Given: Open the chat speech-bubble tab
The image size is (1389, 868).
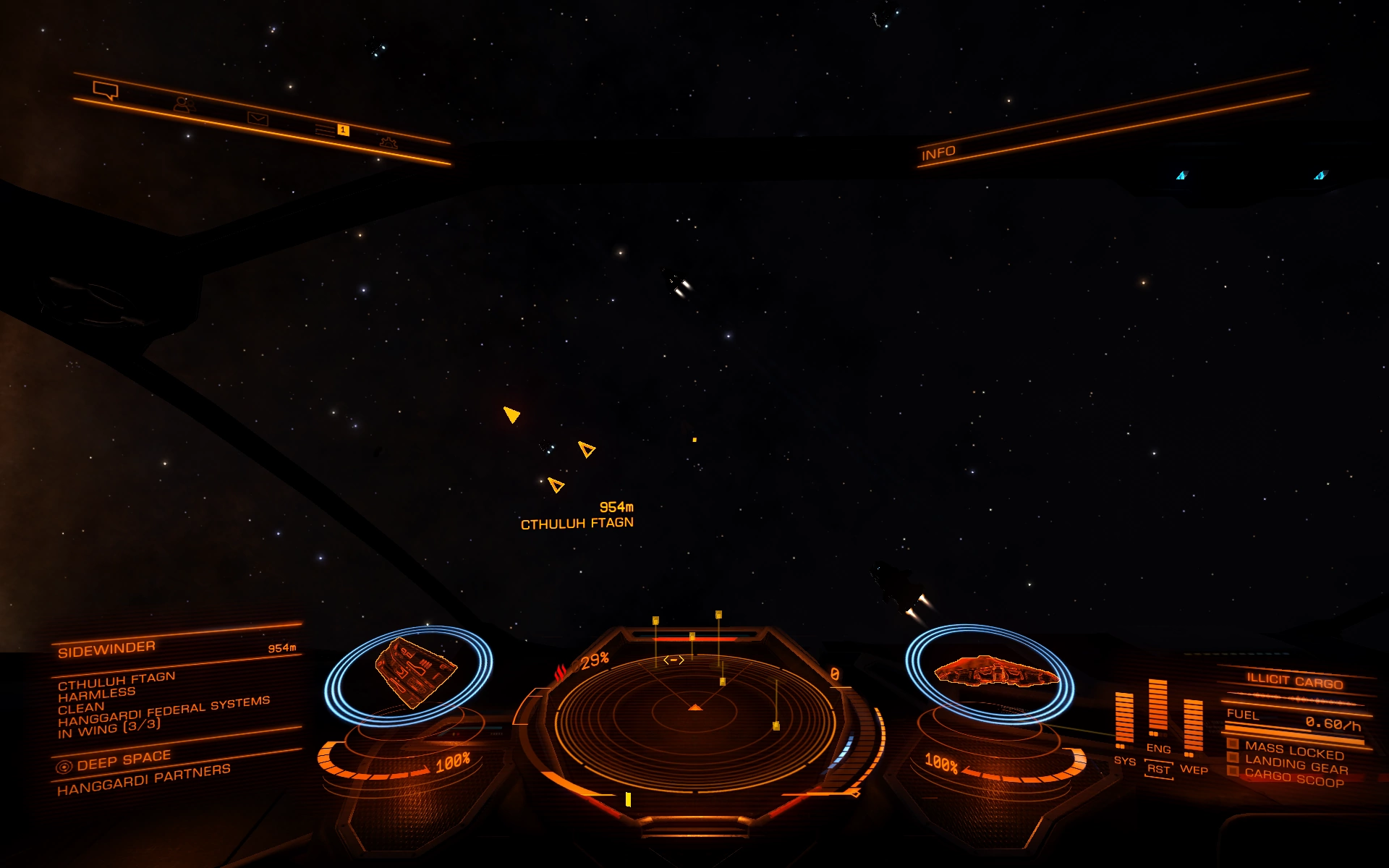Looking at the screenshot, I should [x=106, y=90].
